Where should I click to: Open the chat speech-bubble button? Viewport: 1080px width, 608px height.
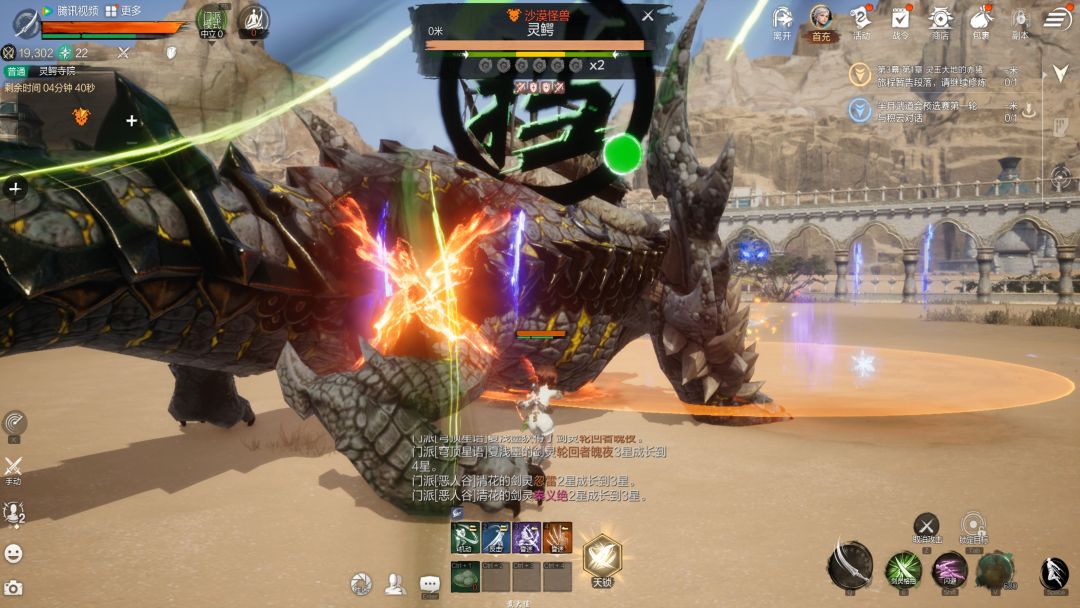click(x=430, y=584)
